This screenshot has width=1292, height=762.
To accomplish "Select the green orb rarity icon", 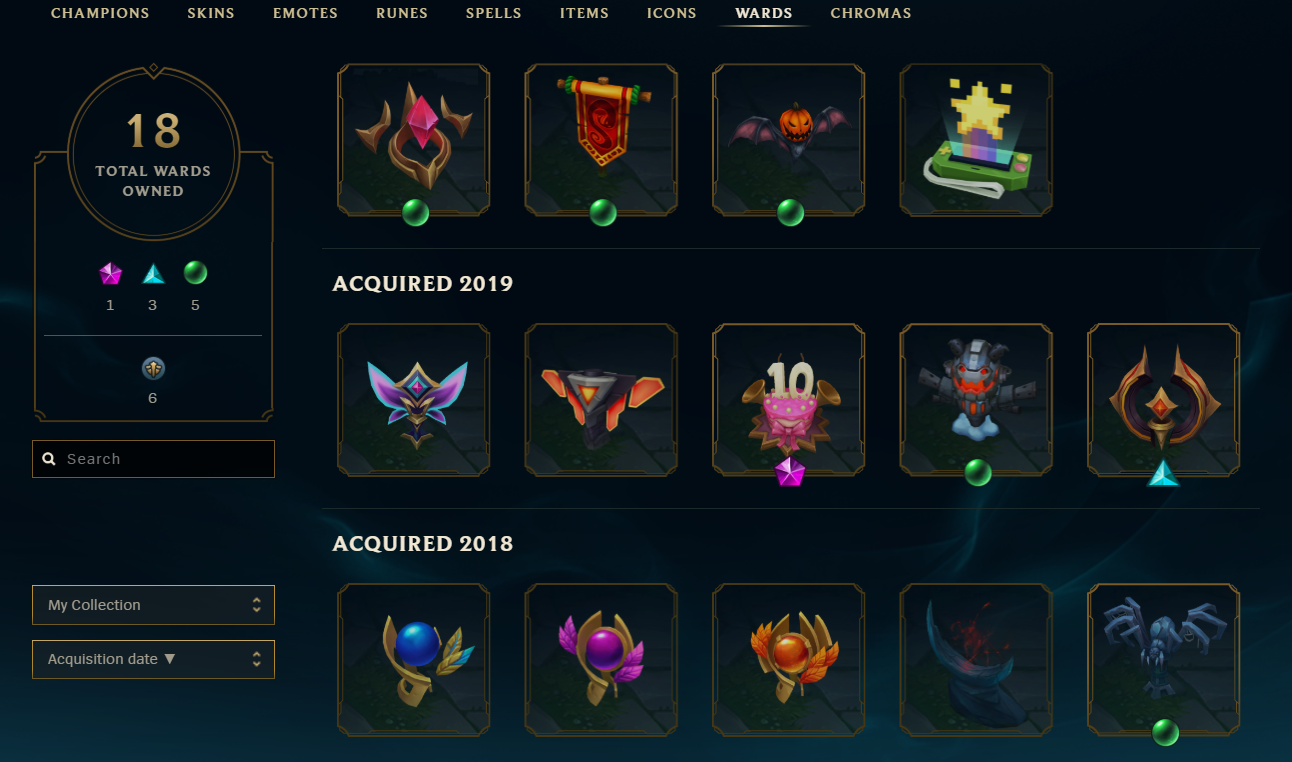I will pos(195,272).
